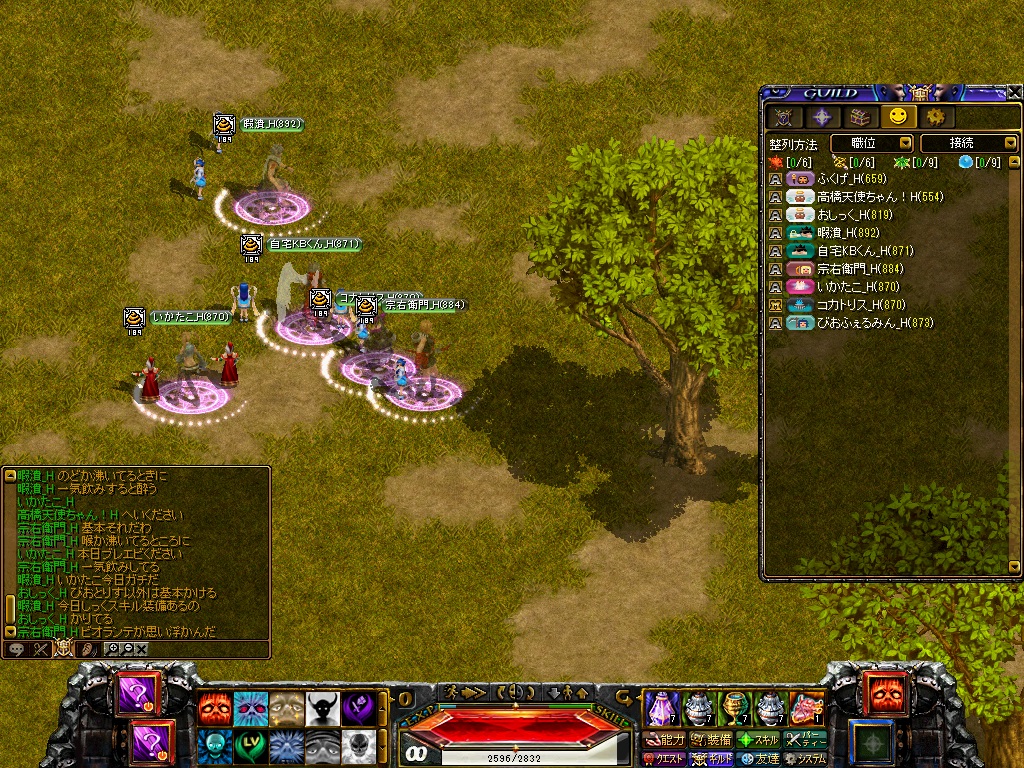This screenshot has height=768, width=1024.
Task: Open the 接続 sort dropdown
Action: (968, 144)
